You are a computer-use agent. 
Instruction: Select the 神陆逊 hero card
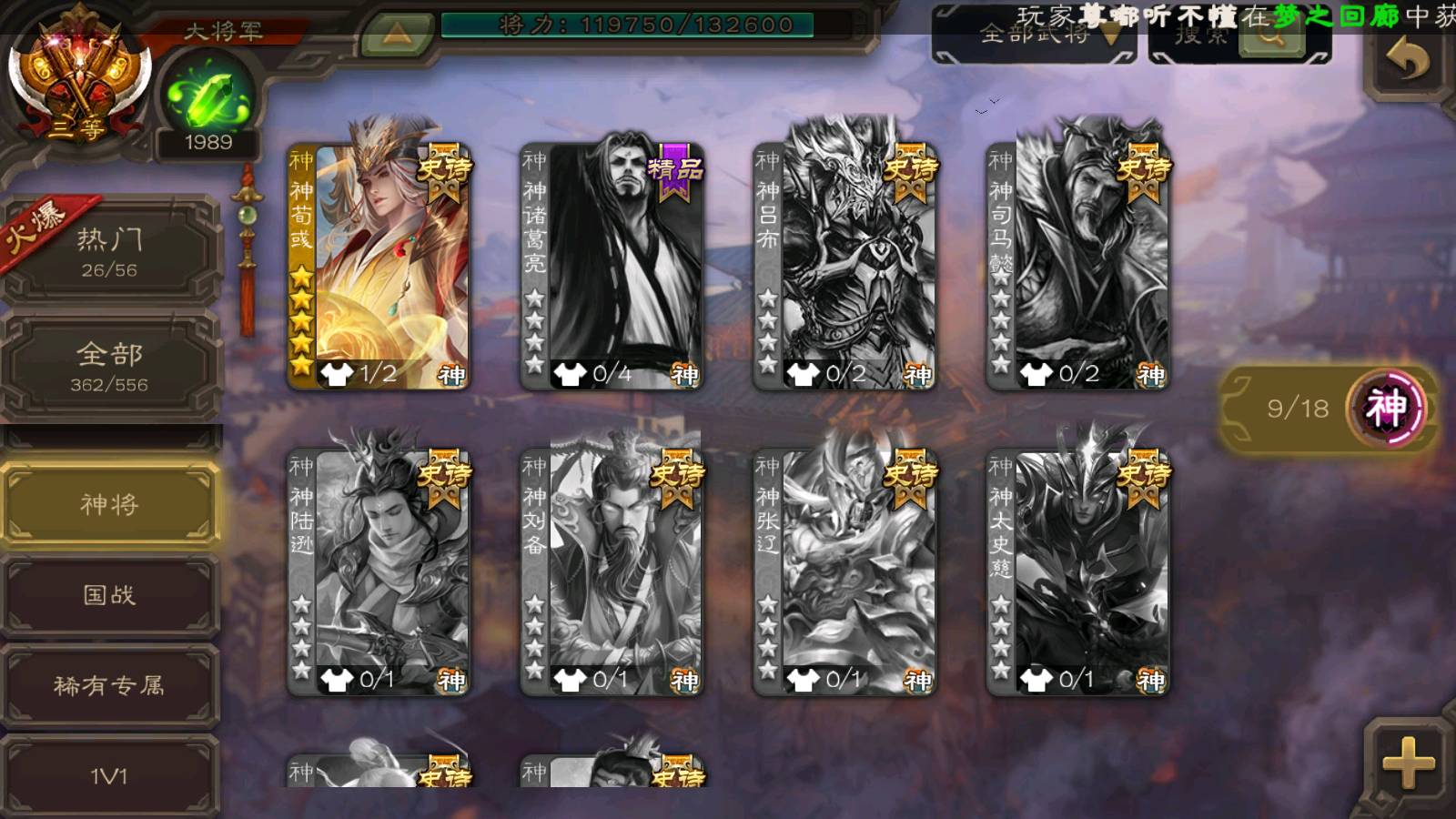point(379,573)
